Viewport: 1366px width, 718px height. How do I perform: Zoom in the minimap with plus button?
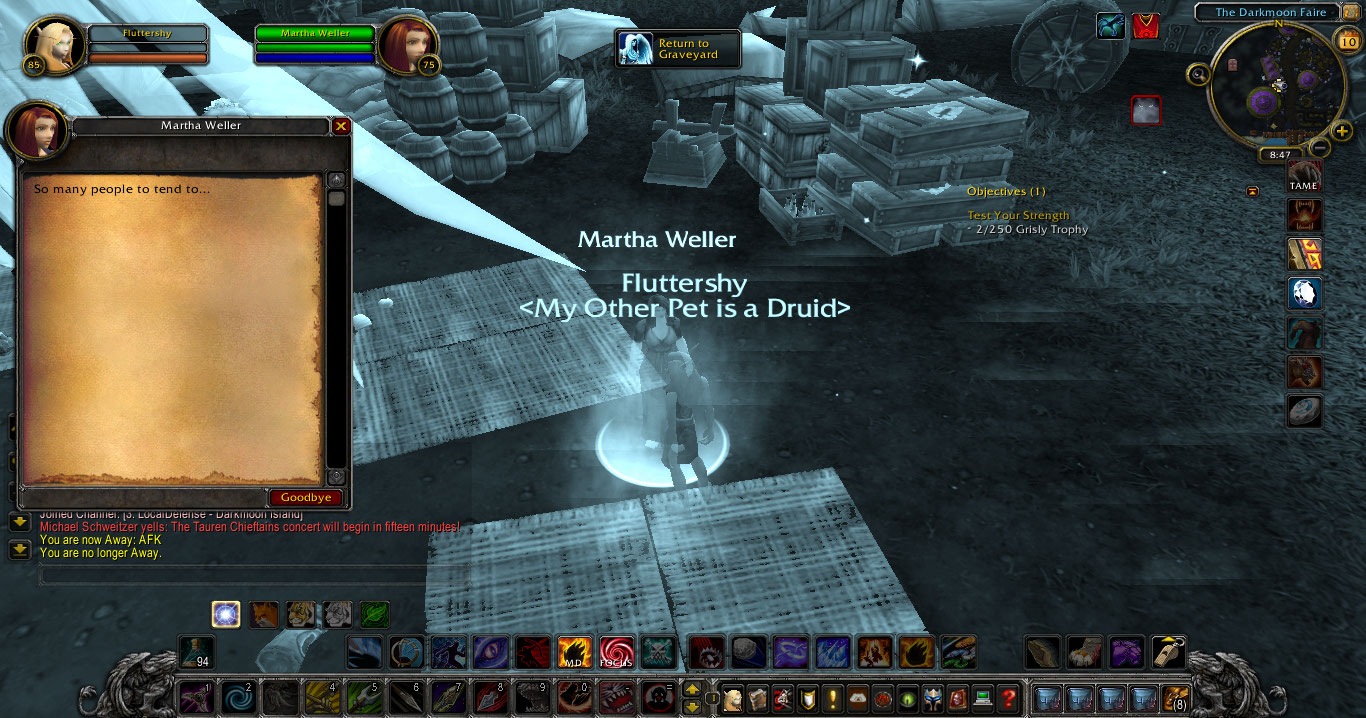1342,131
